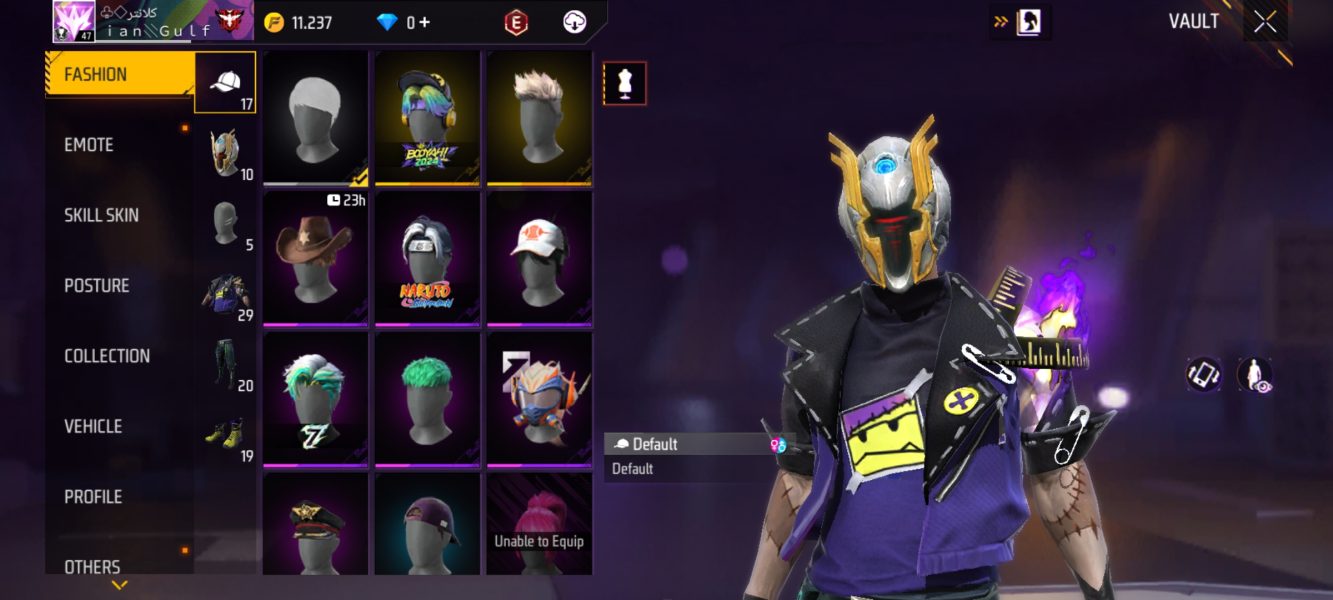Screen dimensions: 1333x600
Task: Select the Posture category
Action: 97,286
